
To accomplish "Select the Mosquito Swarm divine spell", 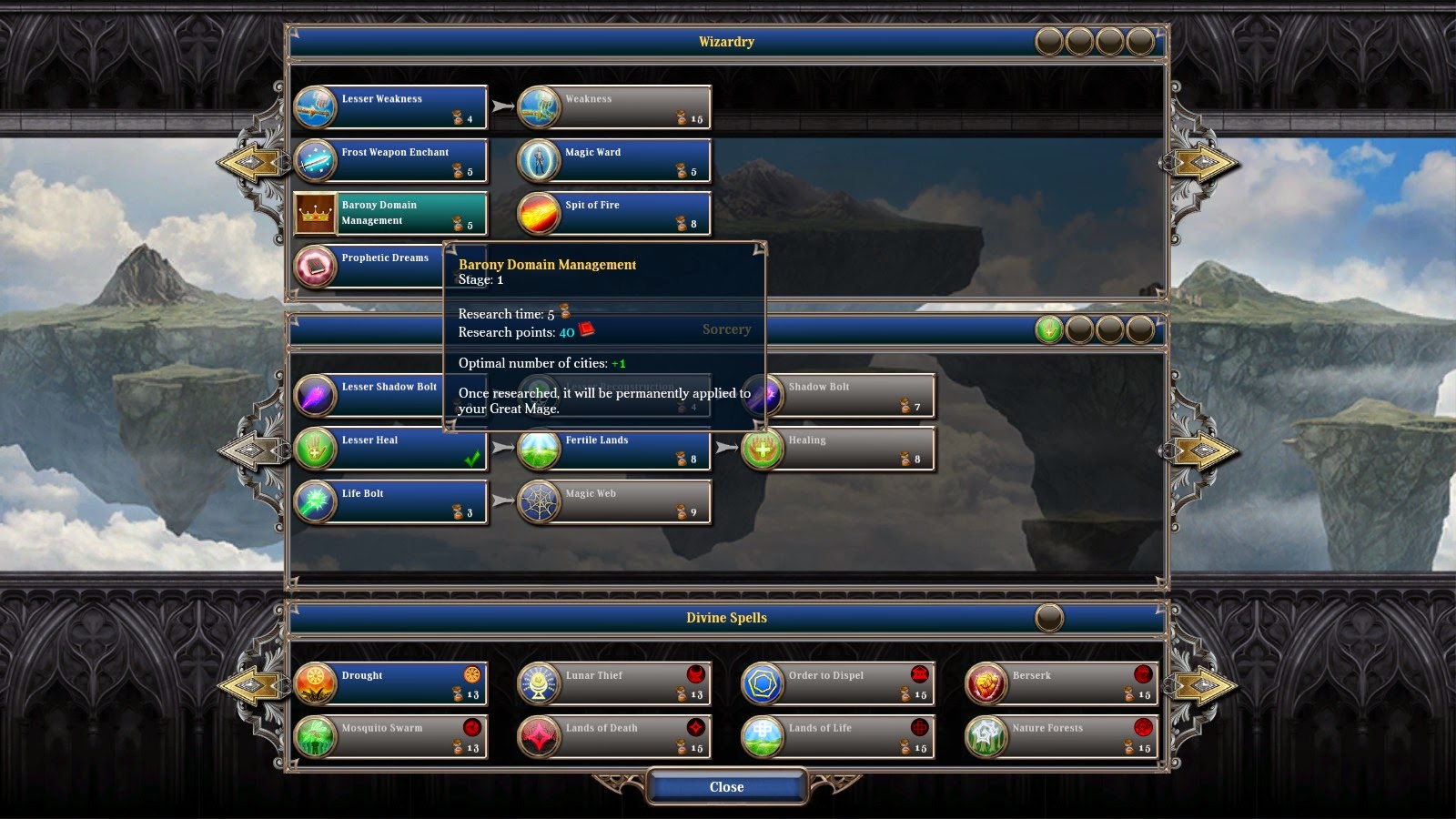I will [391, 736].
